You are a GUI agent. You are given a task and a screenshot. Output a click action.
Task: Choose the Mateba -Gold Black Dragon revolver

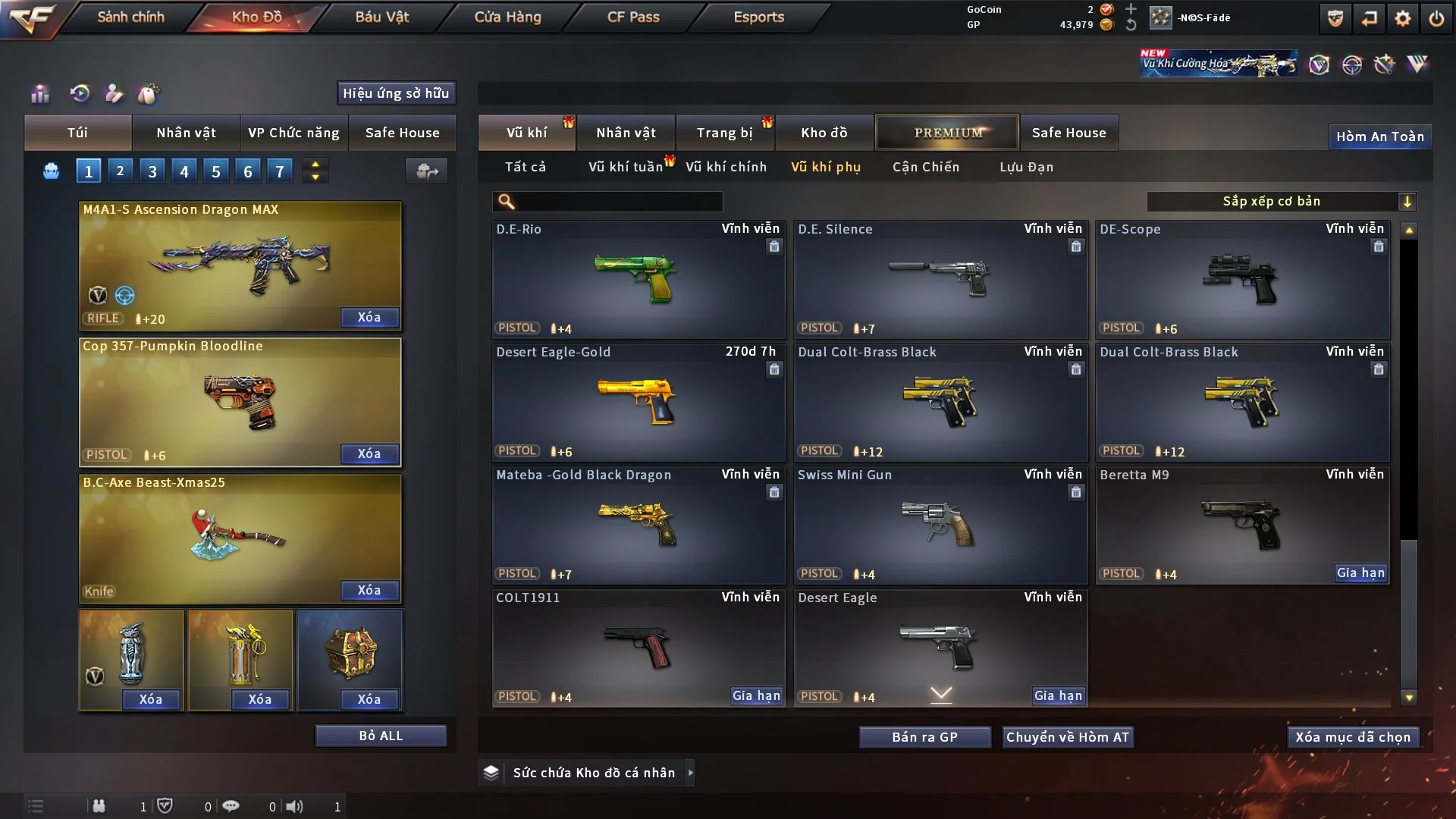point(638,525)
